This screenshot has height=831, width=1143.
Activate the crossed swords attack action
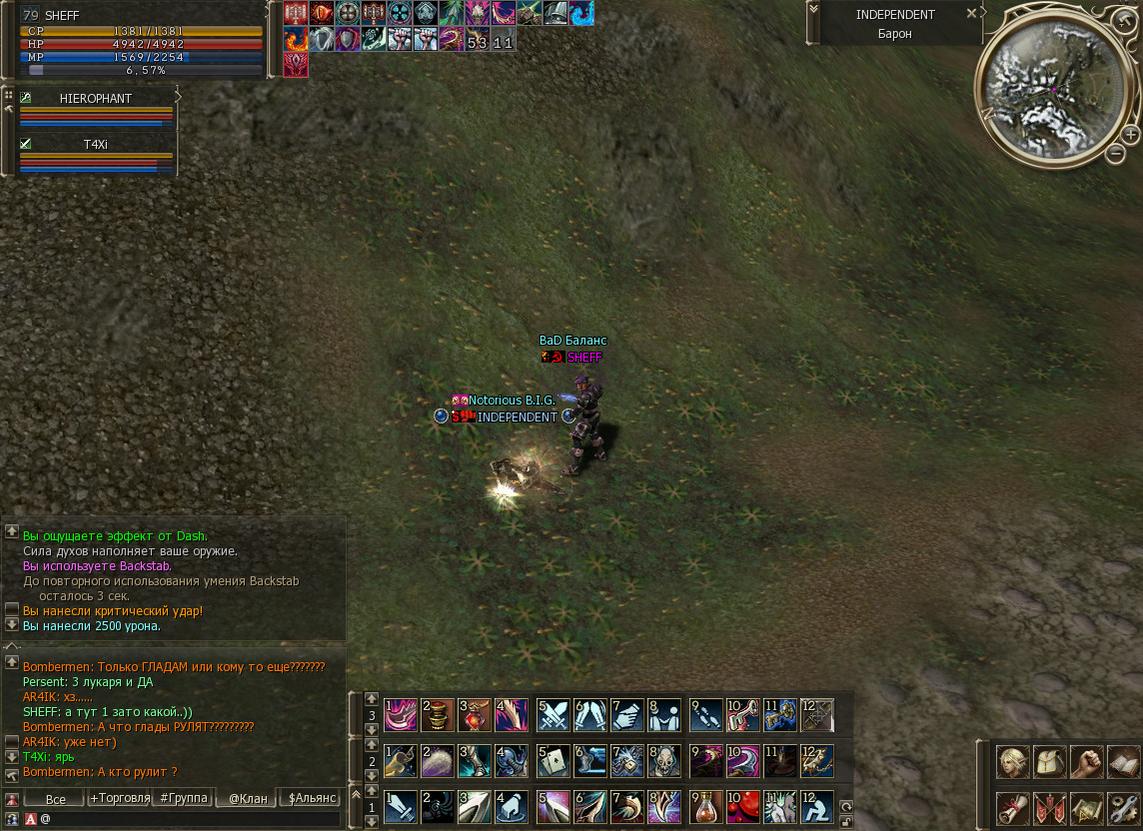(x=553, y=715)
